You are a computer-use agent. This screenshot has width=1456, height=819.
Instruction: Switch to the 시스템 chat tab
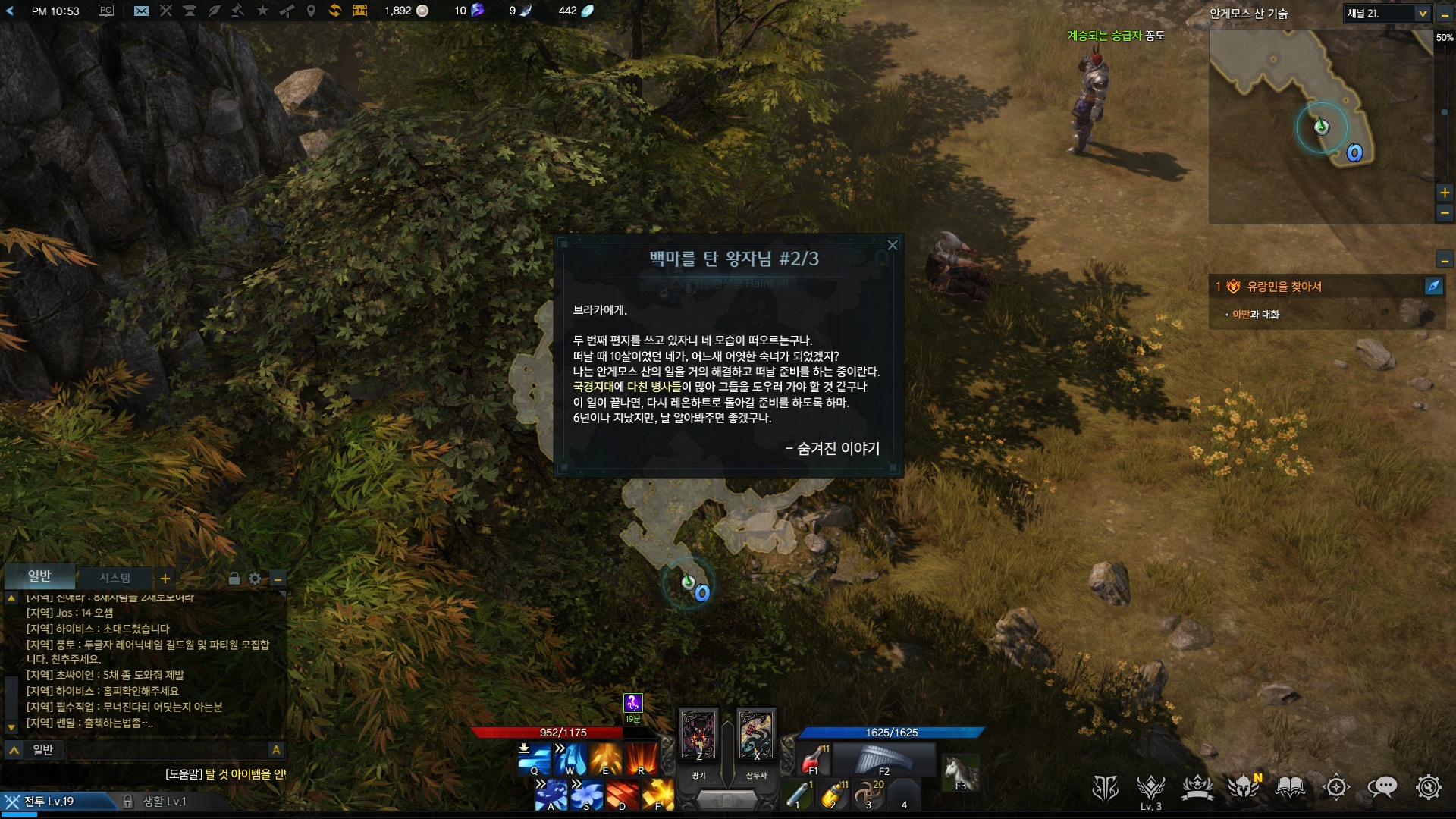click(x=115, y=578)
